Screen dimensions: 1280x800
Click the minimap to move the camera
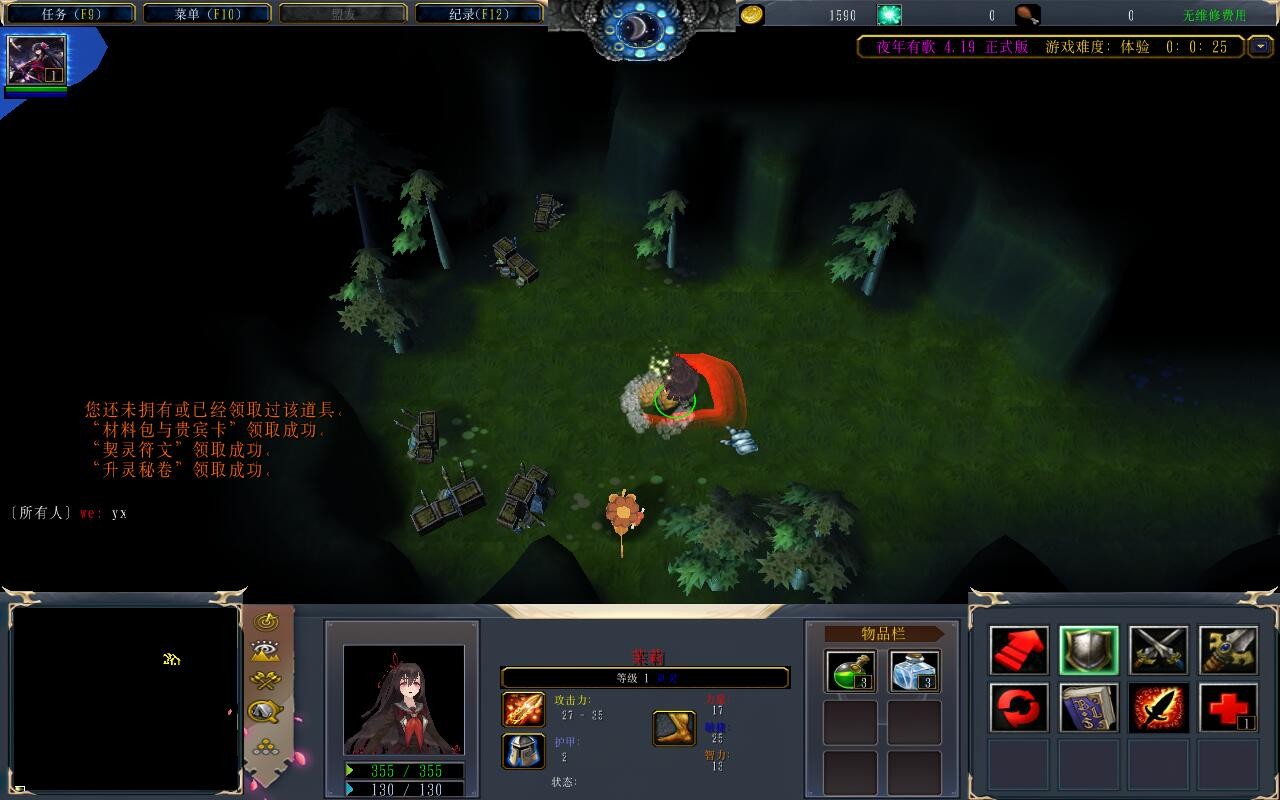[125, 697]
